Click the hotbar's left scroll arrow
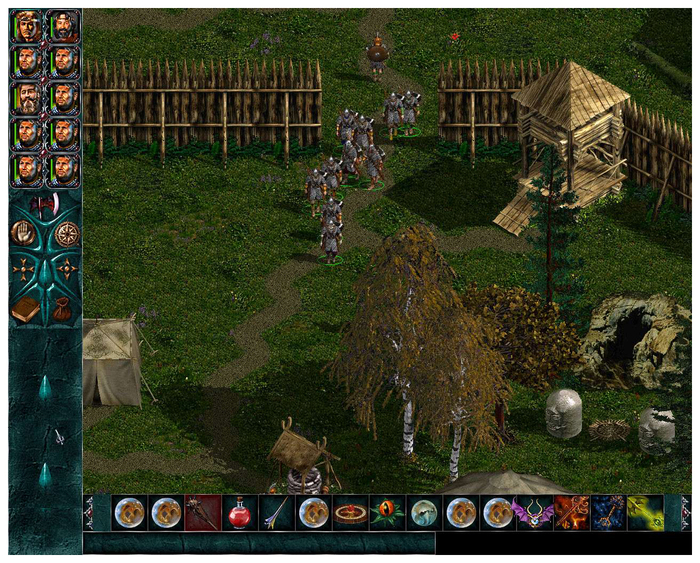Screen dimensions: 700x563 (89, 512)
